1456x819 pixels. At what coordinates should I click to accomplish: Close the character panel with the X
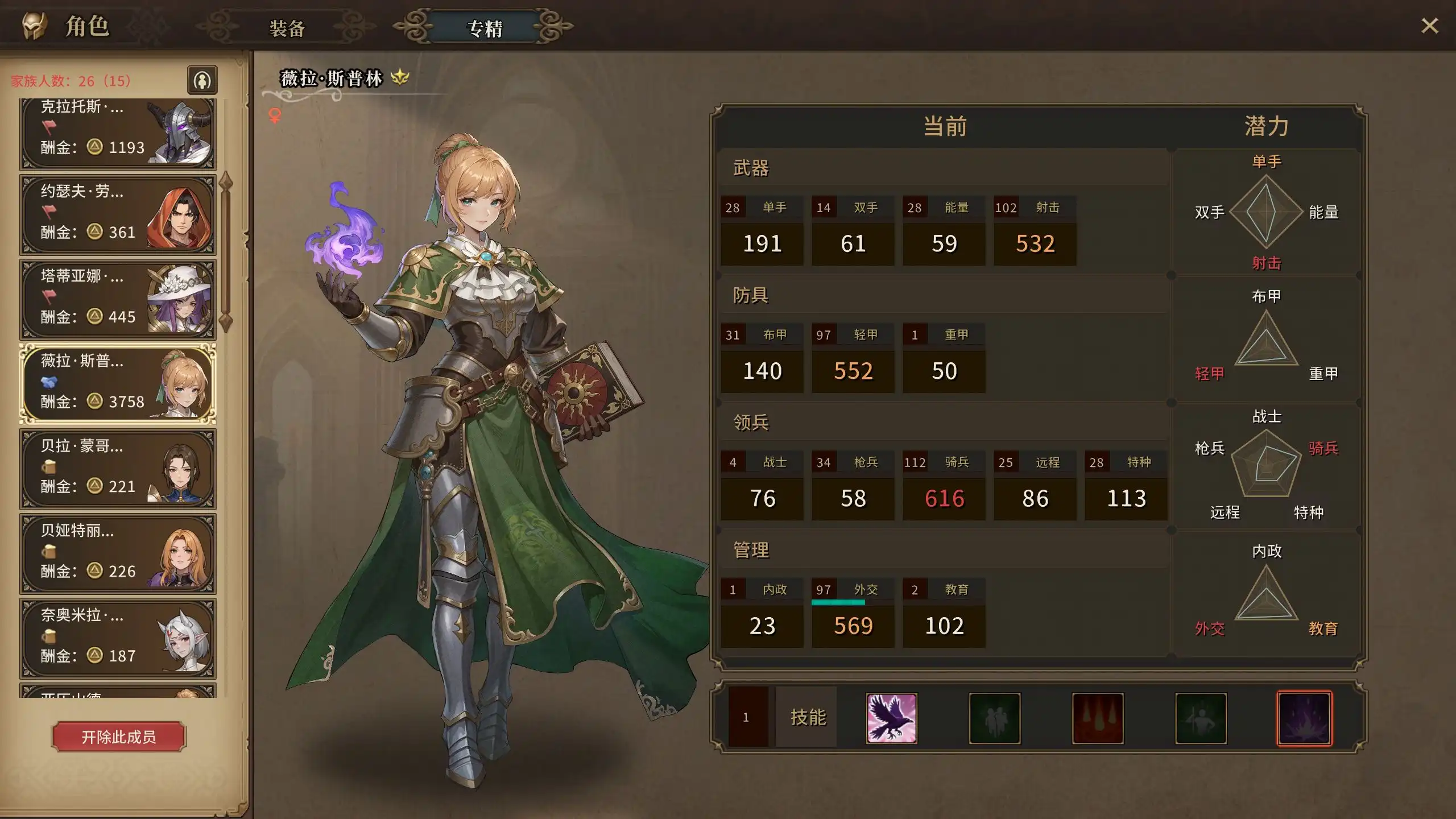[x=1429, y=26]
